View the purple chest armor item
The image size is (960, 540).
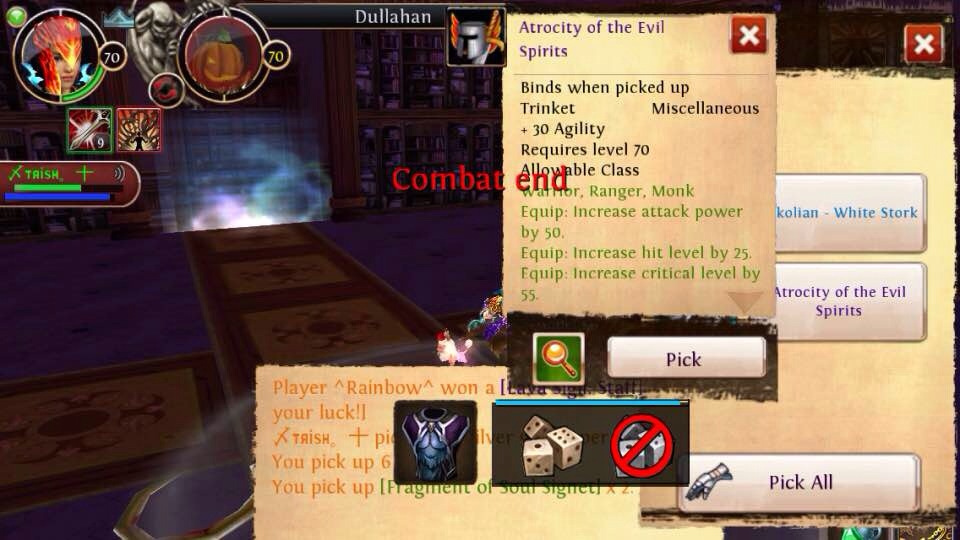click(x=435, y=442)
